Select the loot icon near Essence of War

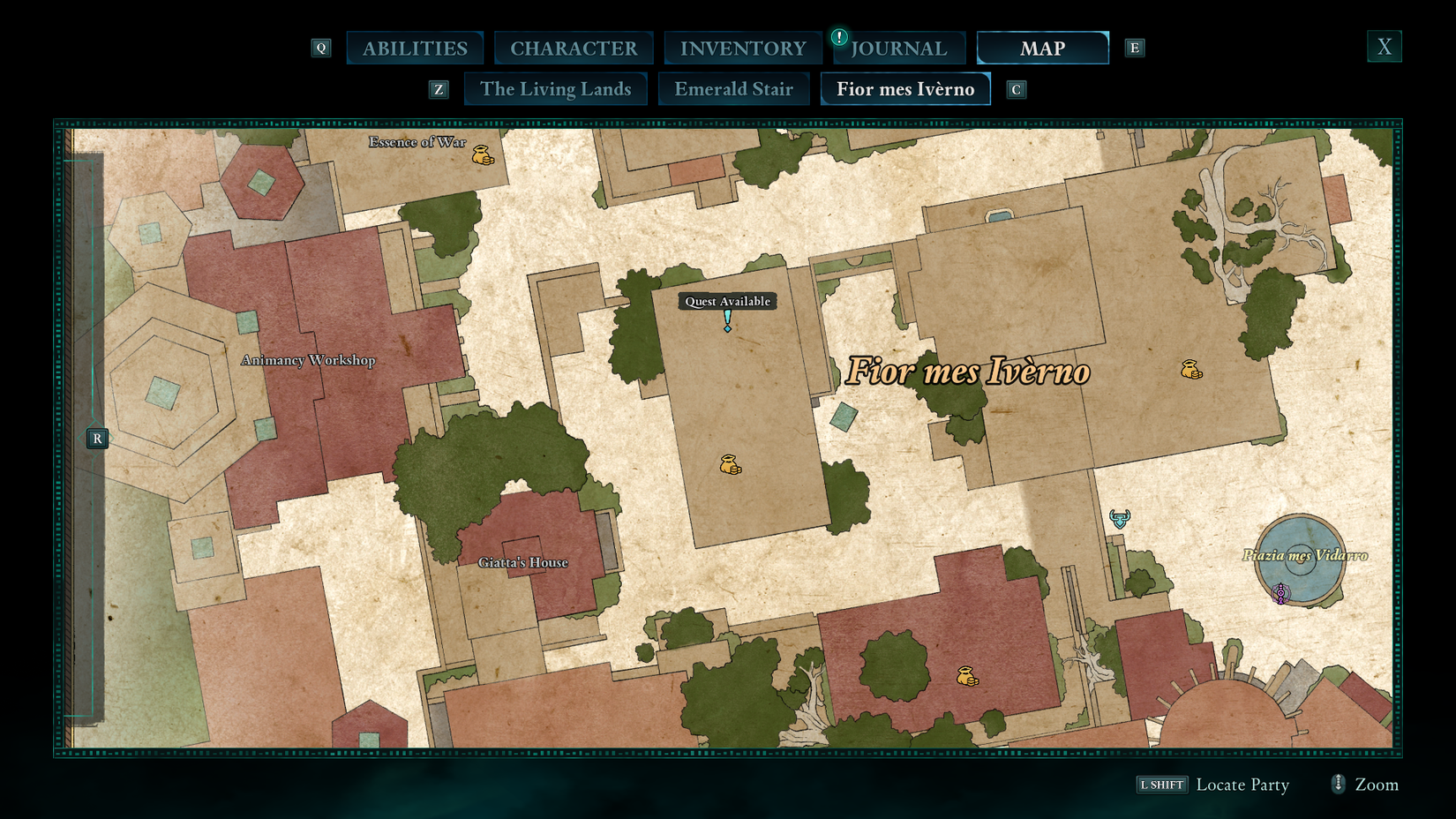click(x=482, y=154)
